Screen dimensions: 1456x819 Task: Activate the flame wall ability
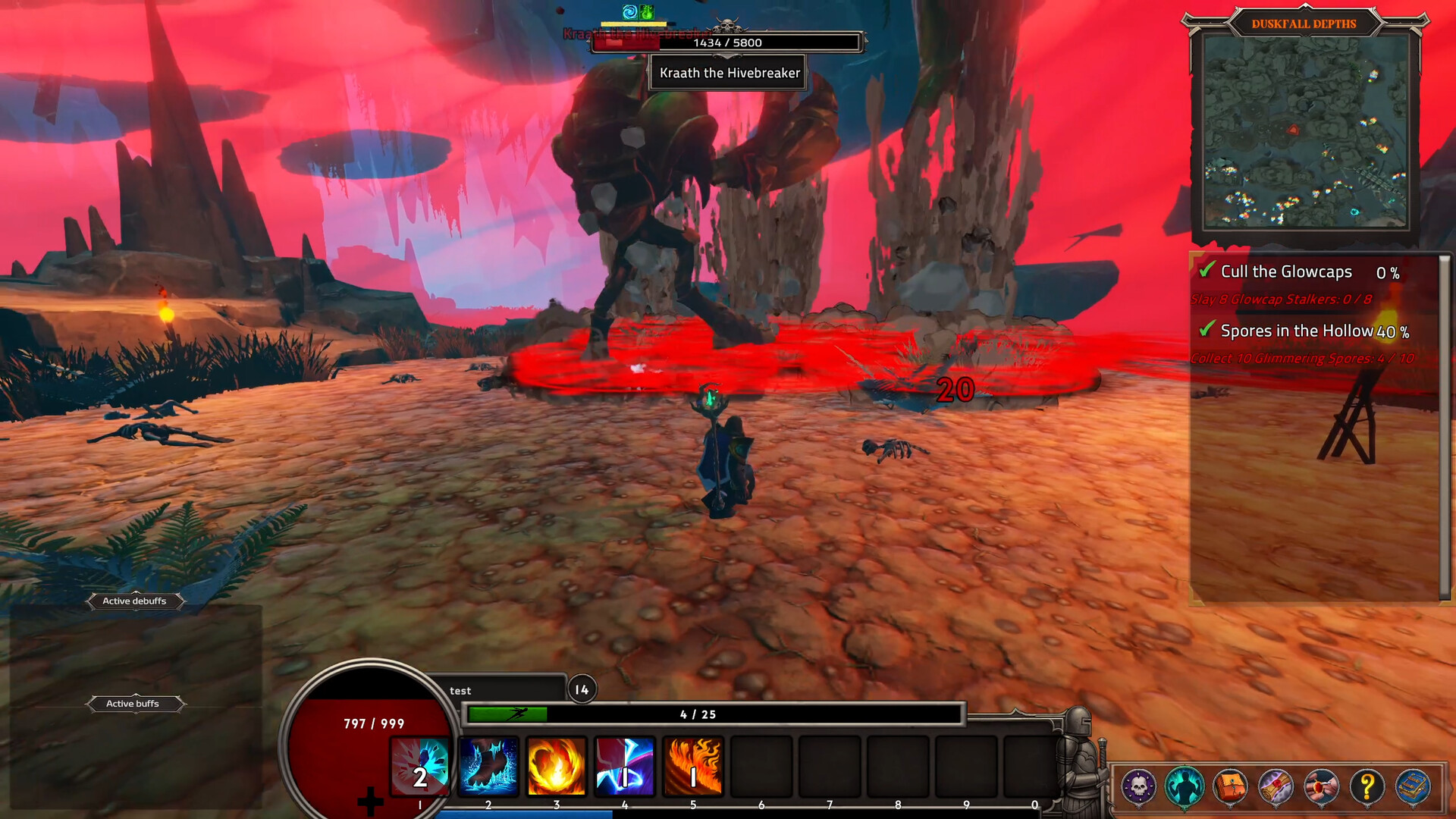click(692, 766)
